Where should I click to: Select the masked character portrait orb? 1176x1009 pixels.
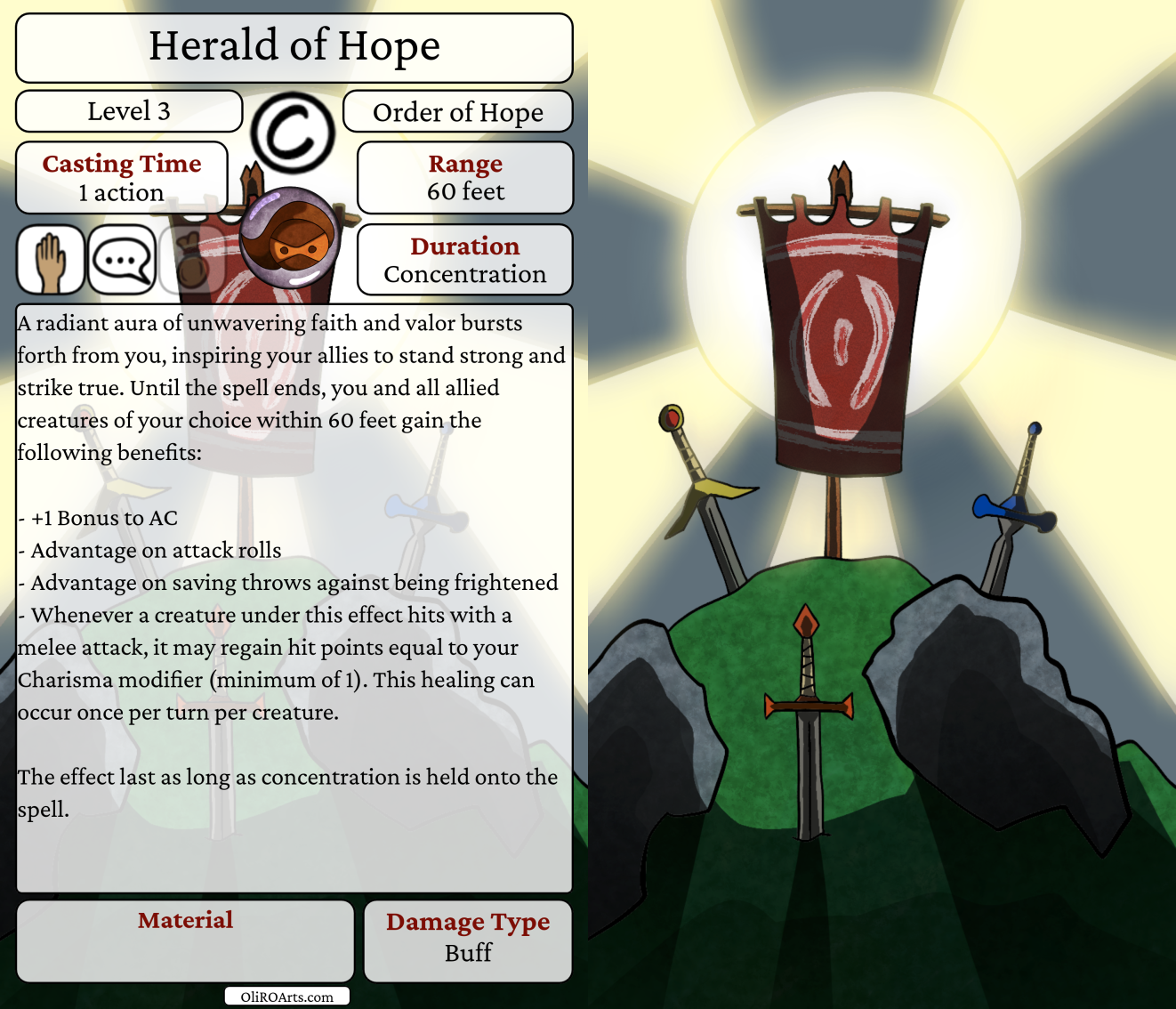(x=290, y=237)
